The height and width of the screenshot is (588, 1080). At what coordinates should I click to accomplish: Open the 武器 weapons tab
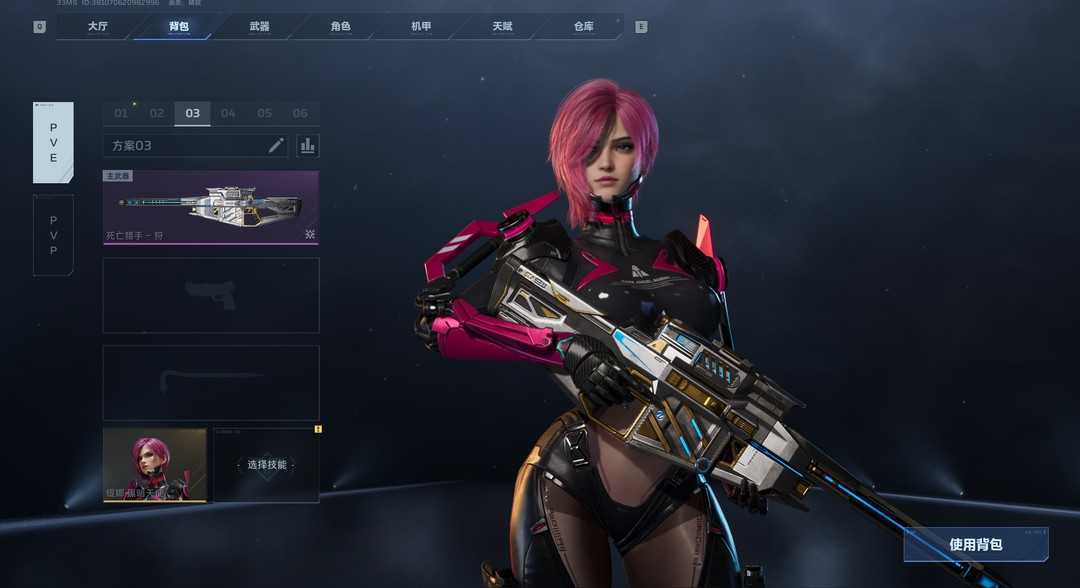259,27
